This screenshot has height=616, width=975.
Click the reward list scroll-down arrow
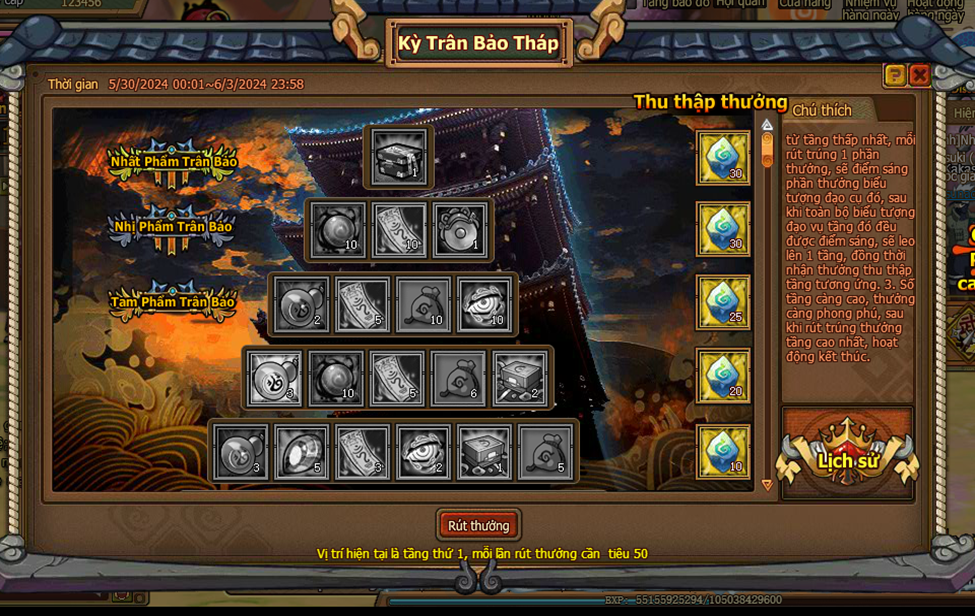point(767,485)
